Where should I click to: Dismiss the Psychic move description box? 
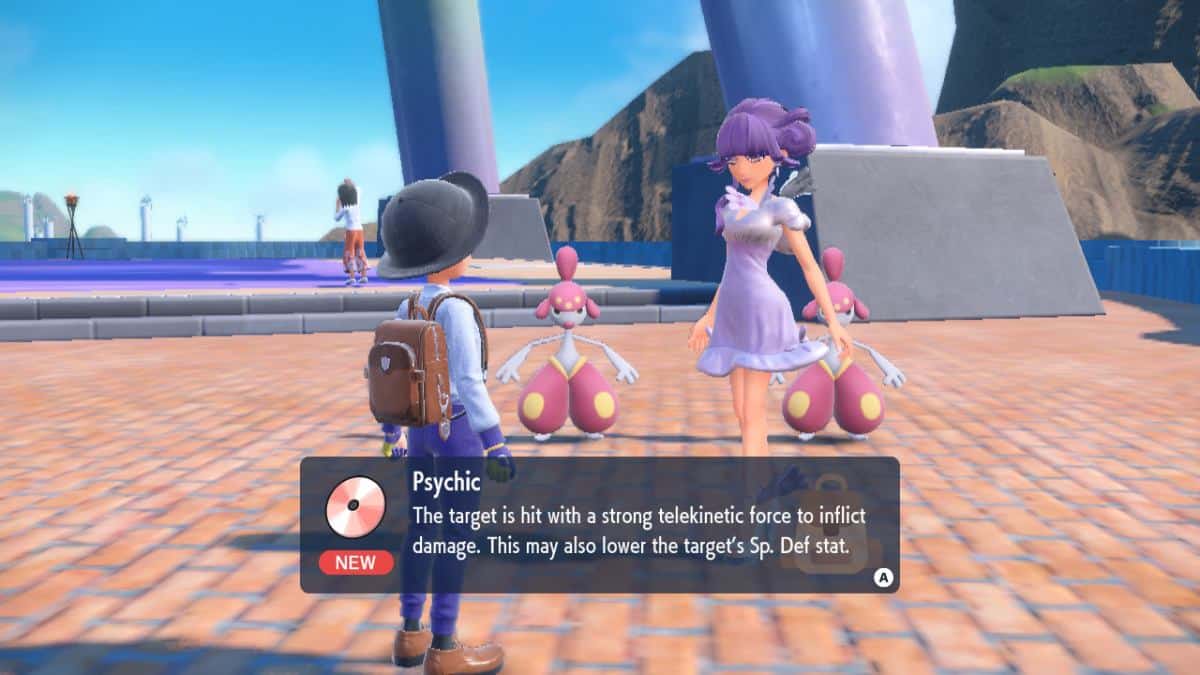tap(882, 576)
